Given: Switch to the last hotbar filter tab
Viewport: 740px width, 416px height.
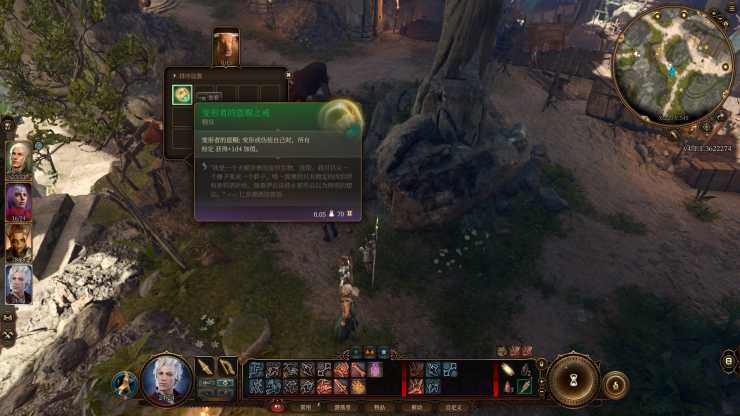Looking at the screenshot, I should coord(454,408).
